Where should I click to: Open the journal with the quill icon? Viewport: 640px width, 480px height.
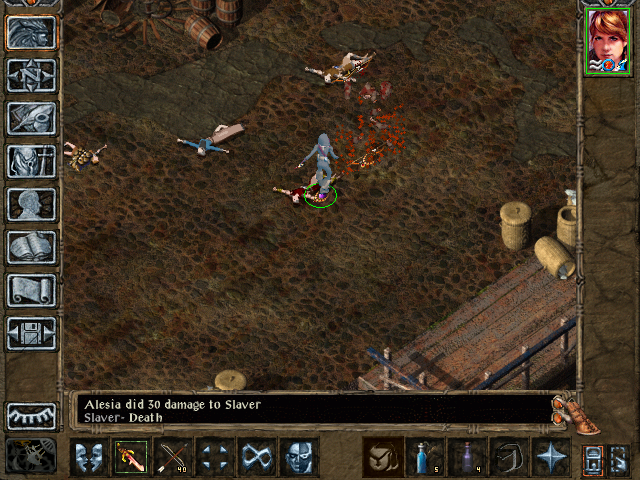pos(32,118)
